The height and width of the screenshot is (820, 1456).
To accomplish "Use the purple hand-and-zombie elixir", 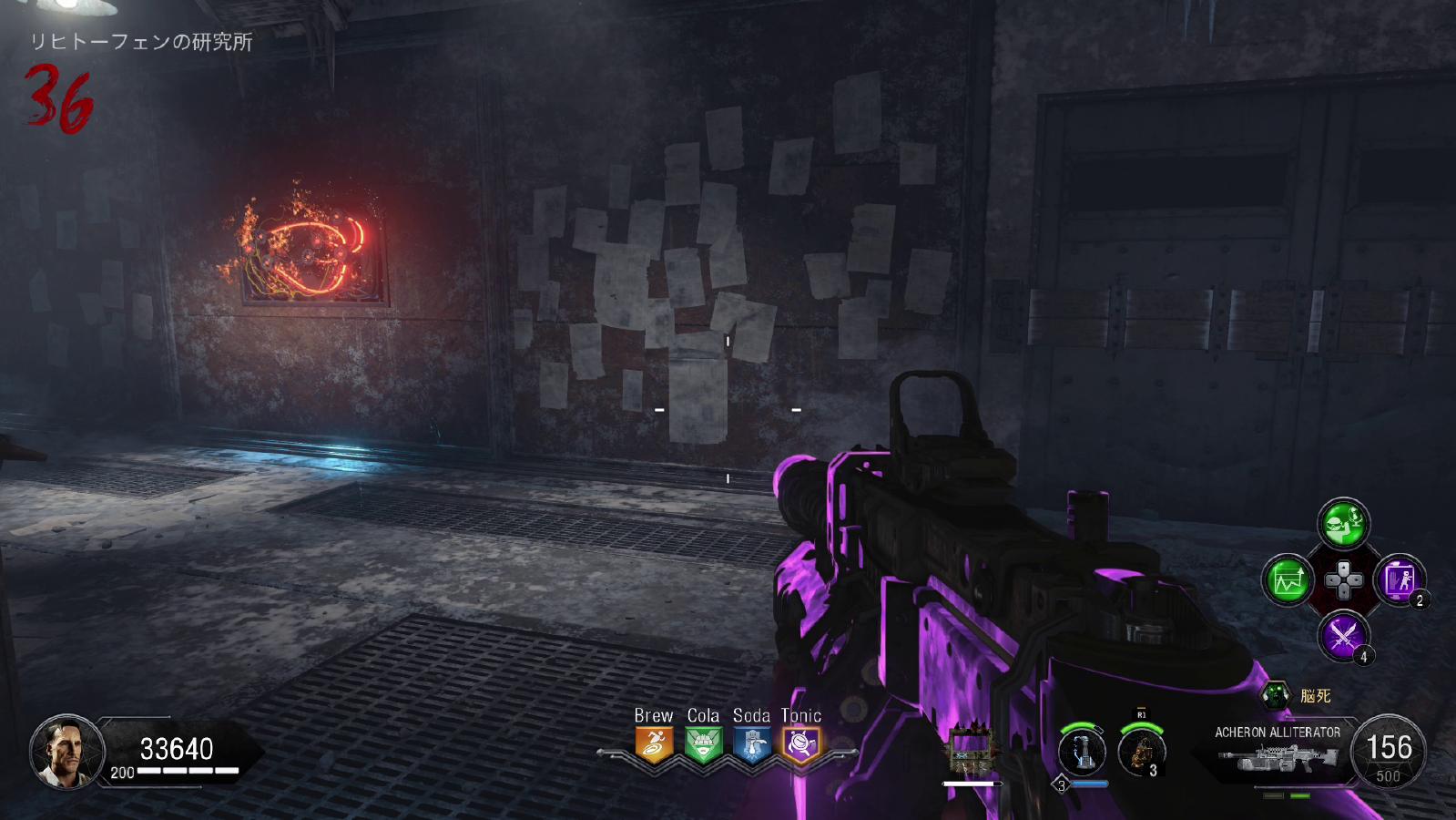I will click(x=1399, y=579).
